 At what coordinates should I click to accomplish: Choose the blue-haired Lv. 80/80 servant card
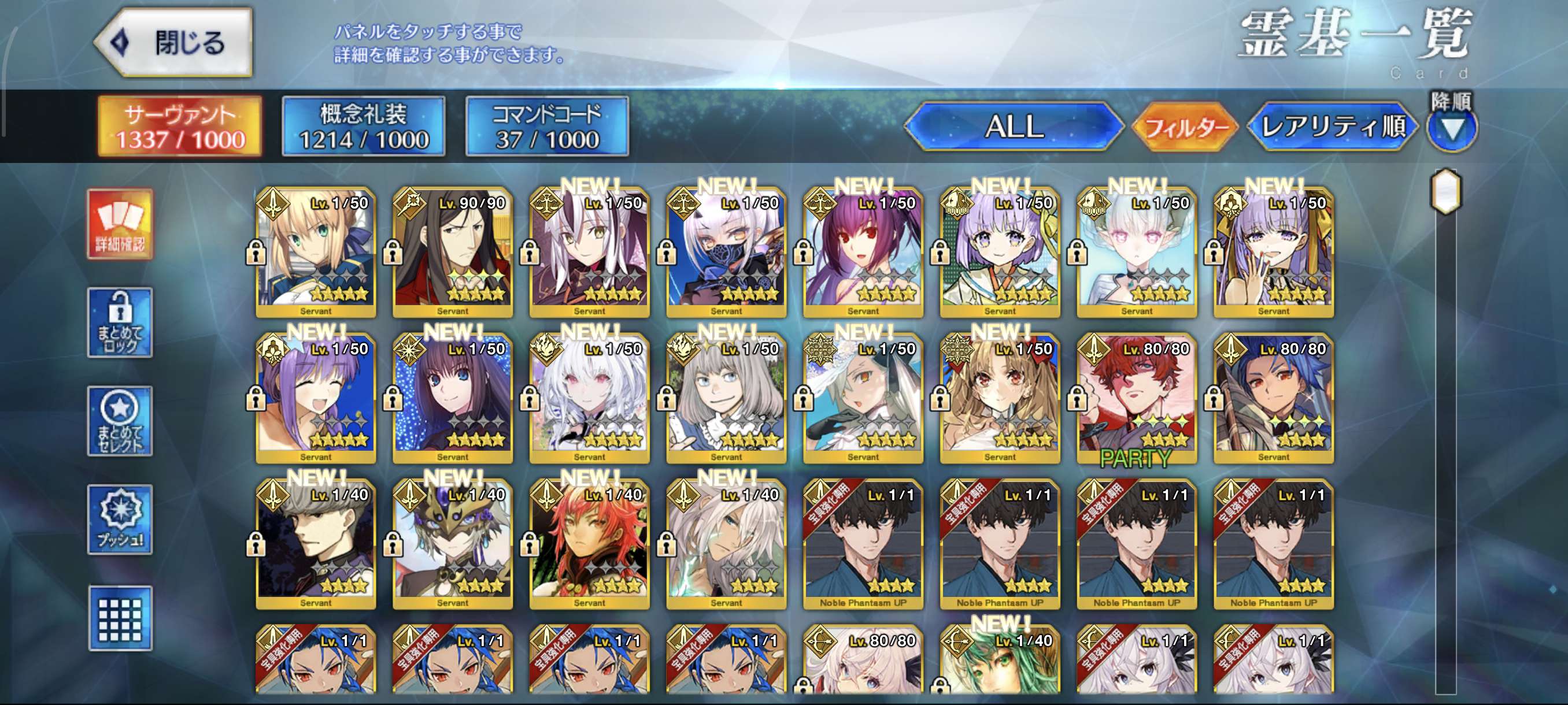tap(1273, 398)
